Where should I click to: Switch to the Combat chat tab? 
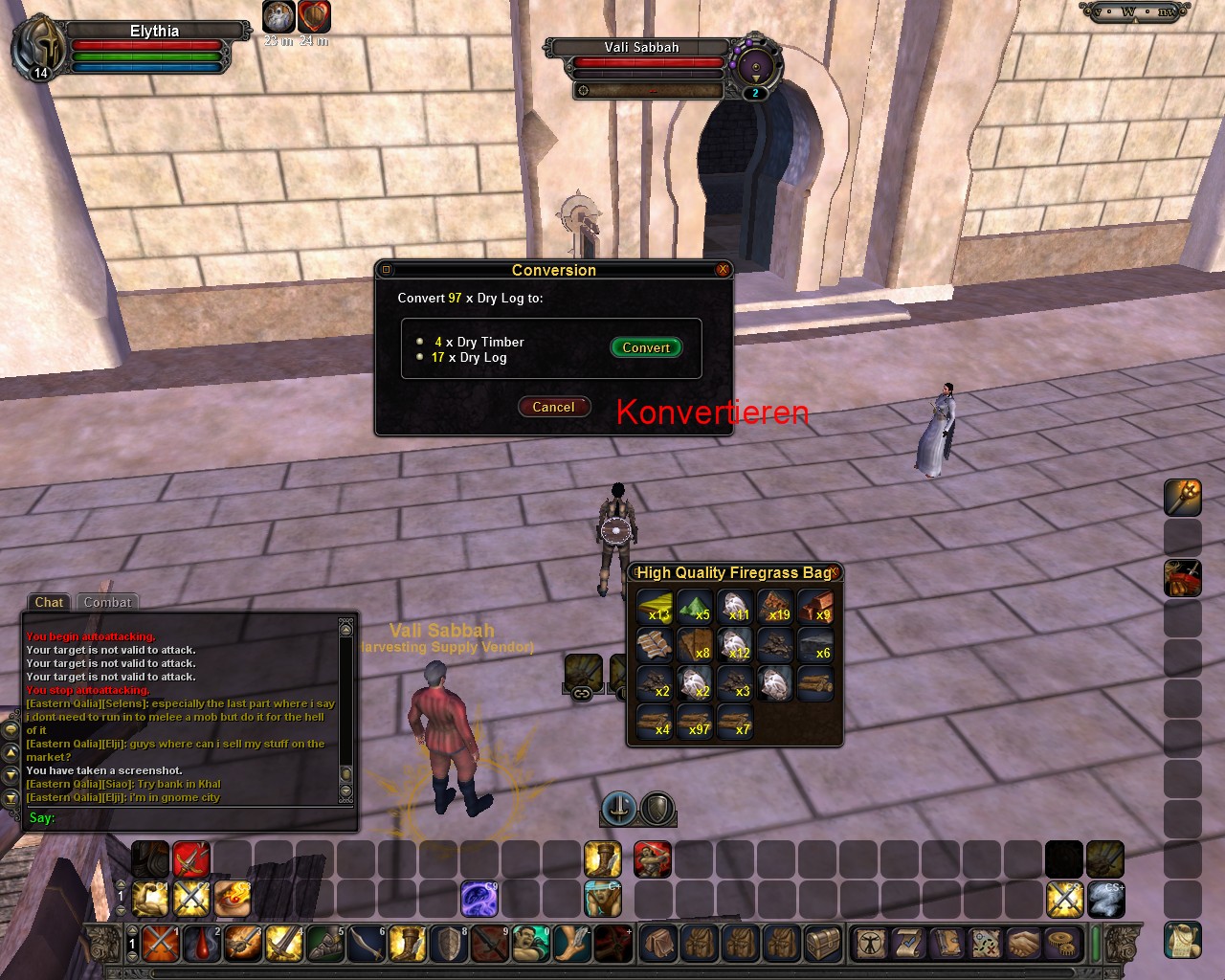click(x=107, y=602)
